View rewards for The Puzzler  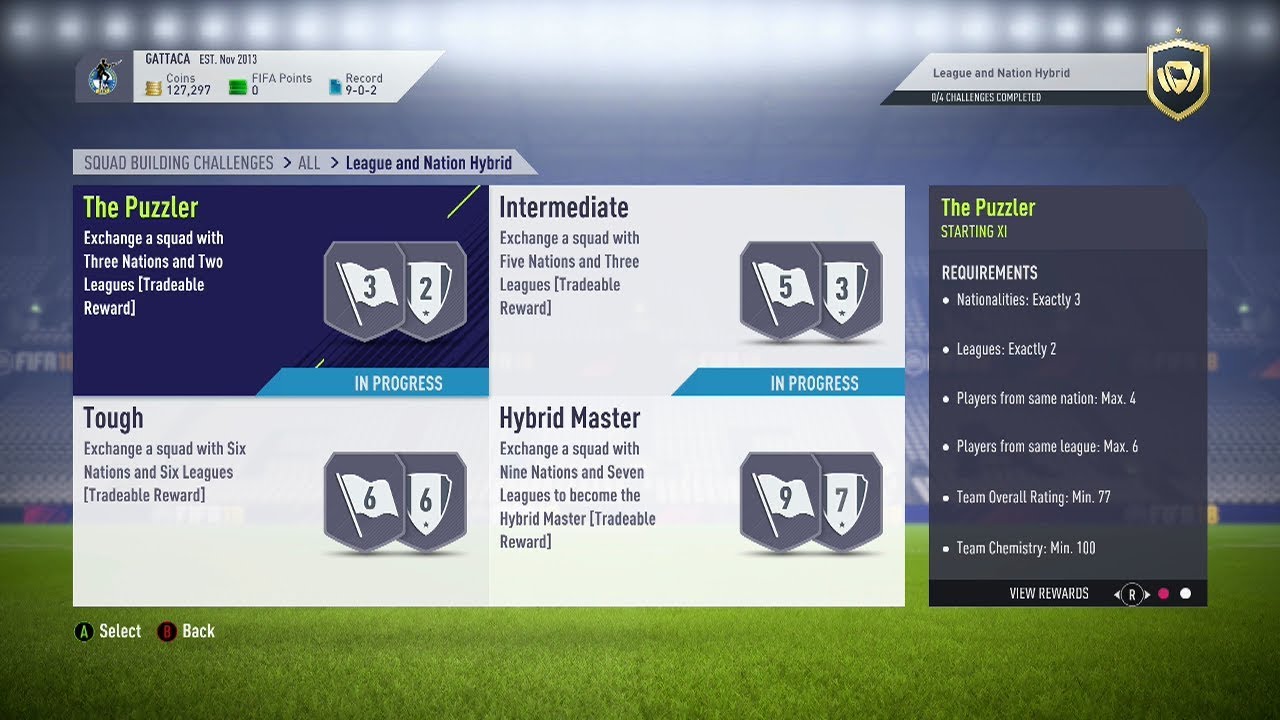[x=1049, y=594]
